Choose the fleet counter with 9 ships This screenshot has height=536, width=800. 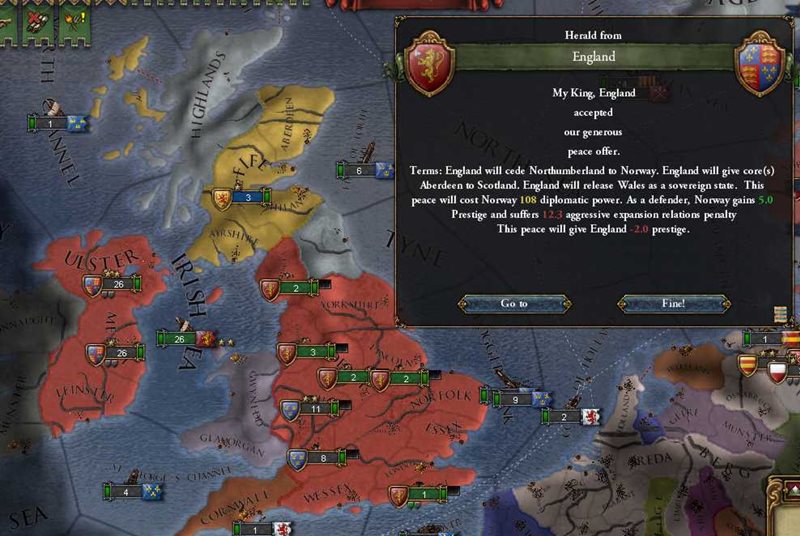pos(513,399)
